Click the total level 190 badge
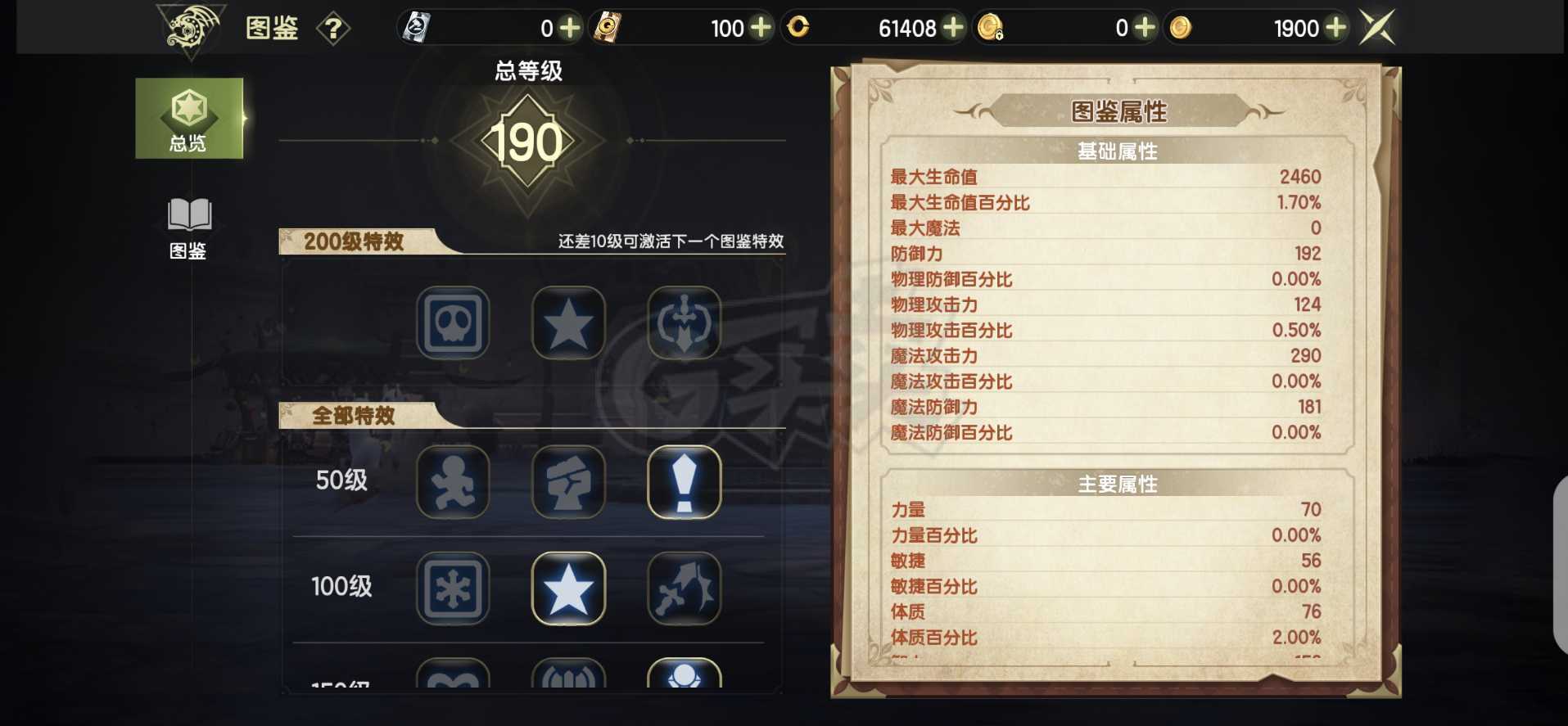Viewport: 1568px width, 726px height. pyautogui.click(x=527, y=141)
